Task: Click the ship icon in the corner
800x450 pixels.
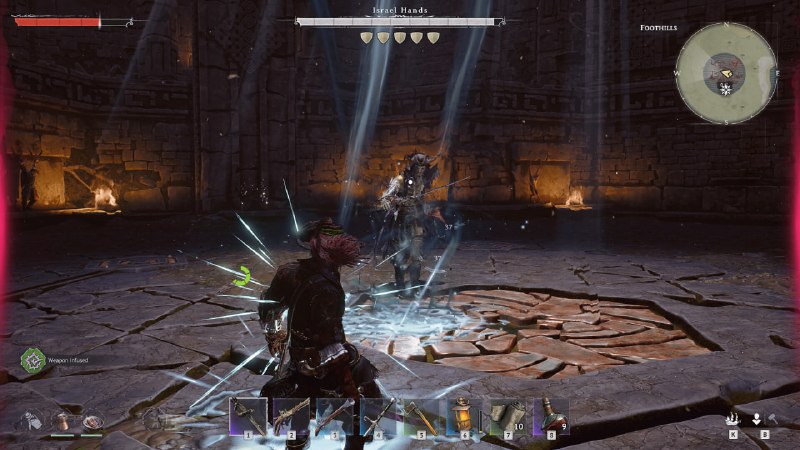Action: [733, 420]
